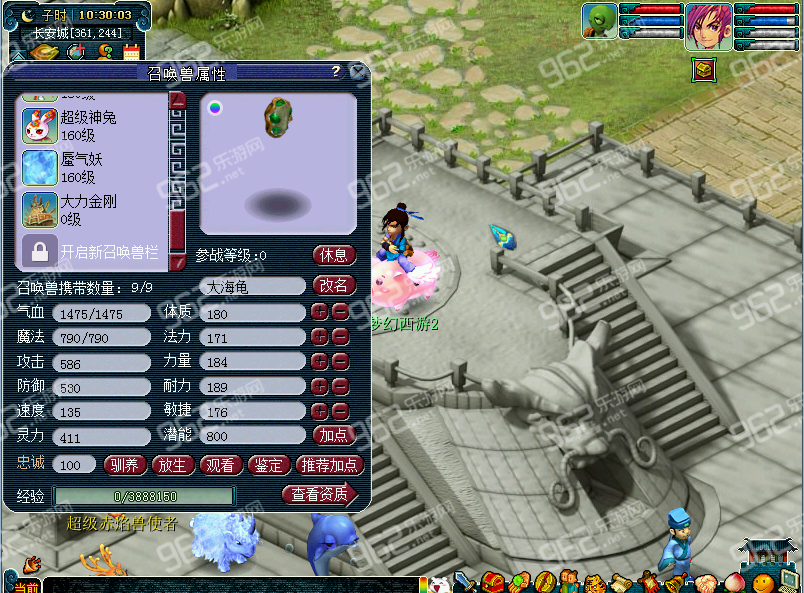The width and height of the screenshot is (804, 593).
Task: Click the 观看 view button
Action: pyautogui.click(x=220, y=464)
